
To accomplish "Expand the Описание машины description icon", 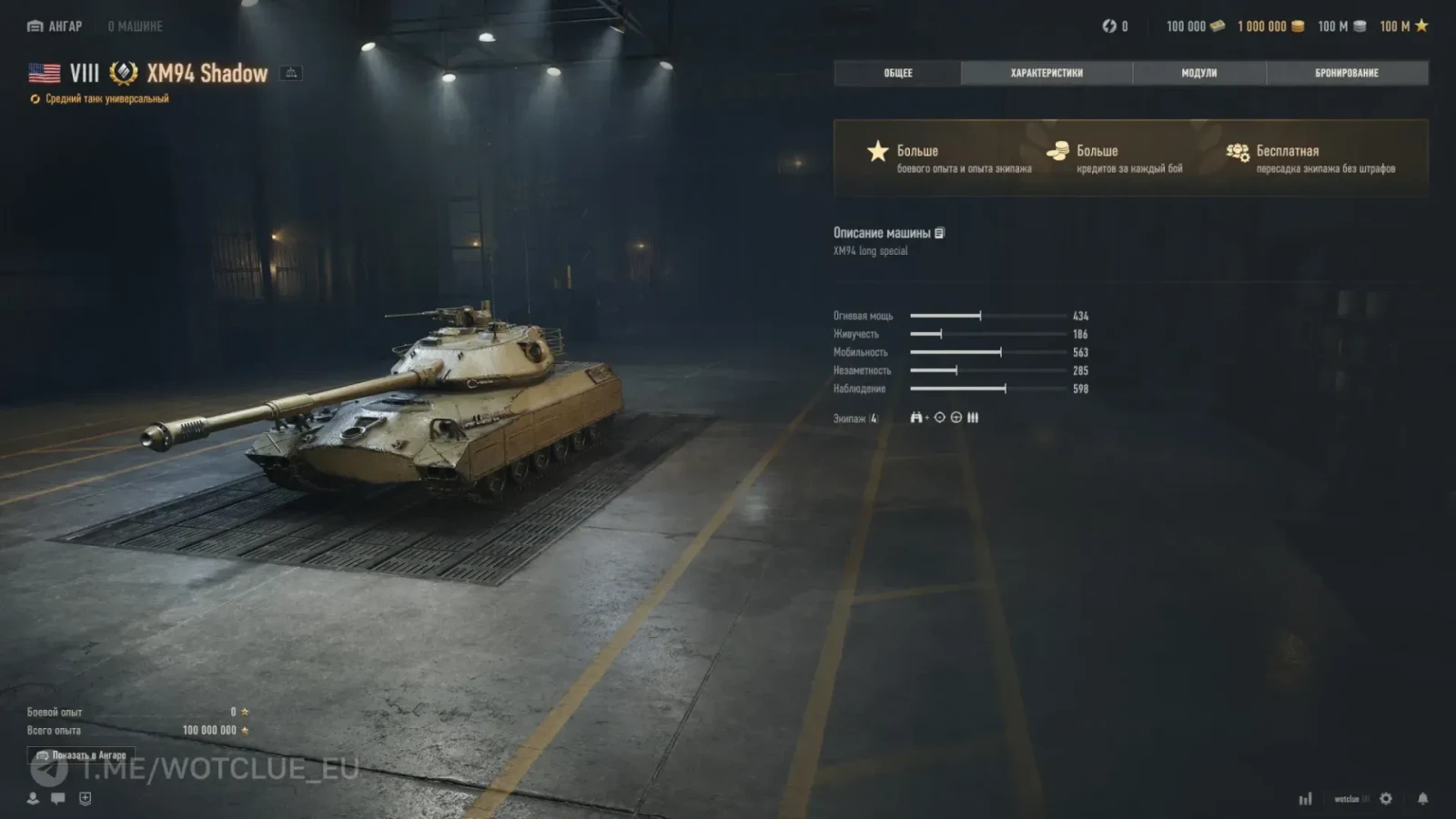I will click(x=940, y=233).
